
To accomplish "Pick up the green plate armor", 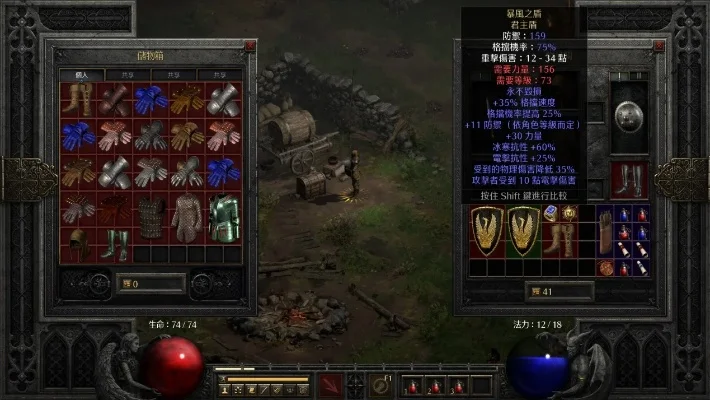I will coord(225,216).
